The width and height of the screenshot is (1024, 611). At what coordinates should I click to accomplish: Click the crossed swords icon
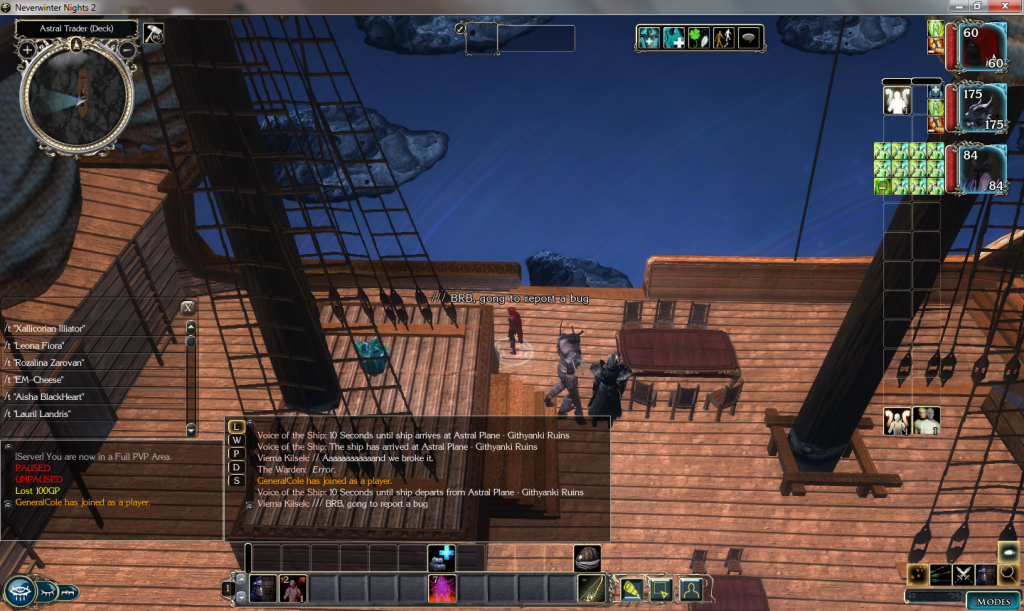964,574
